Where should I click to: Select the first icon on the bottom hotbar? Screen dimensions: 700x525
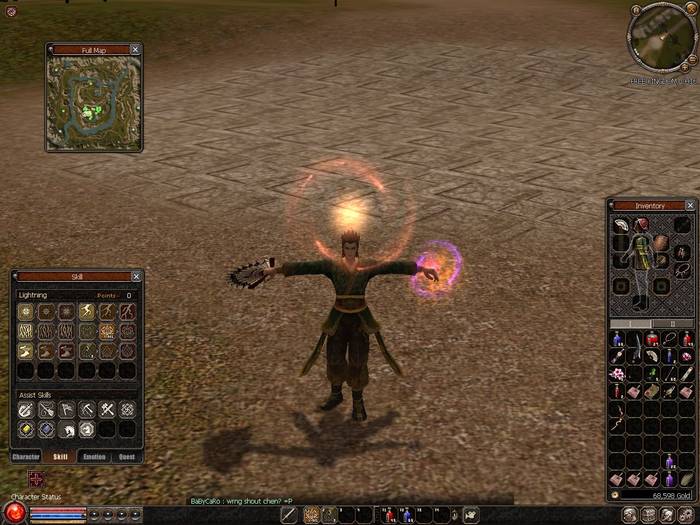pyautogui.click(x=291, y=514)
